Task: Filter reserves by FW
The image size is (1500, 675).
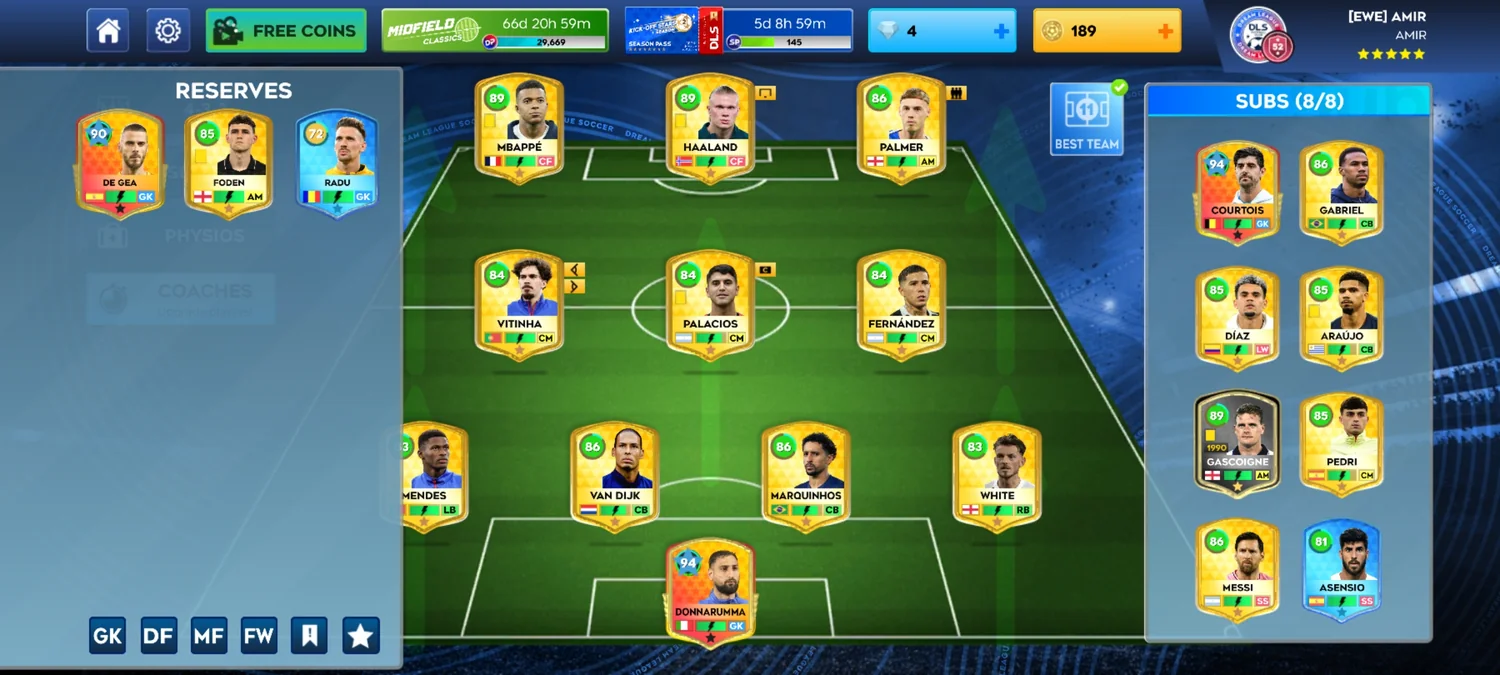Action: pos(259,635)
